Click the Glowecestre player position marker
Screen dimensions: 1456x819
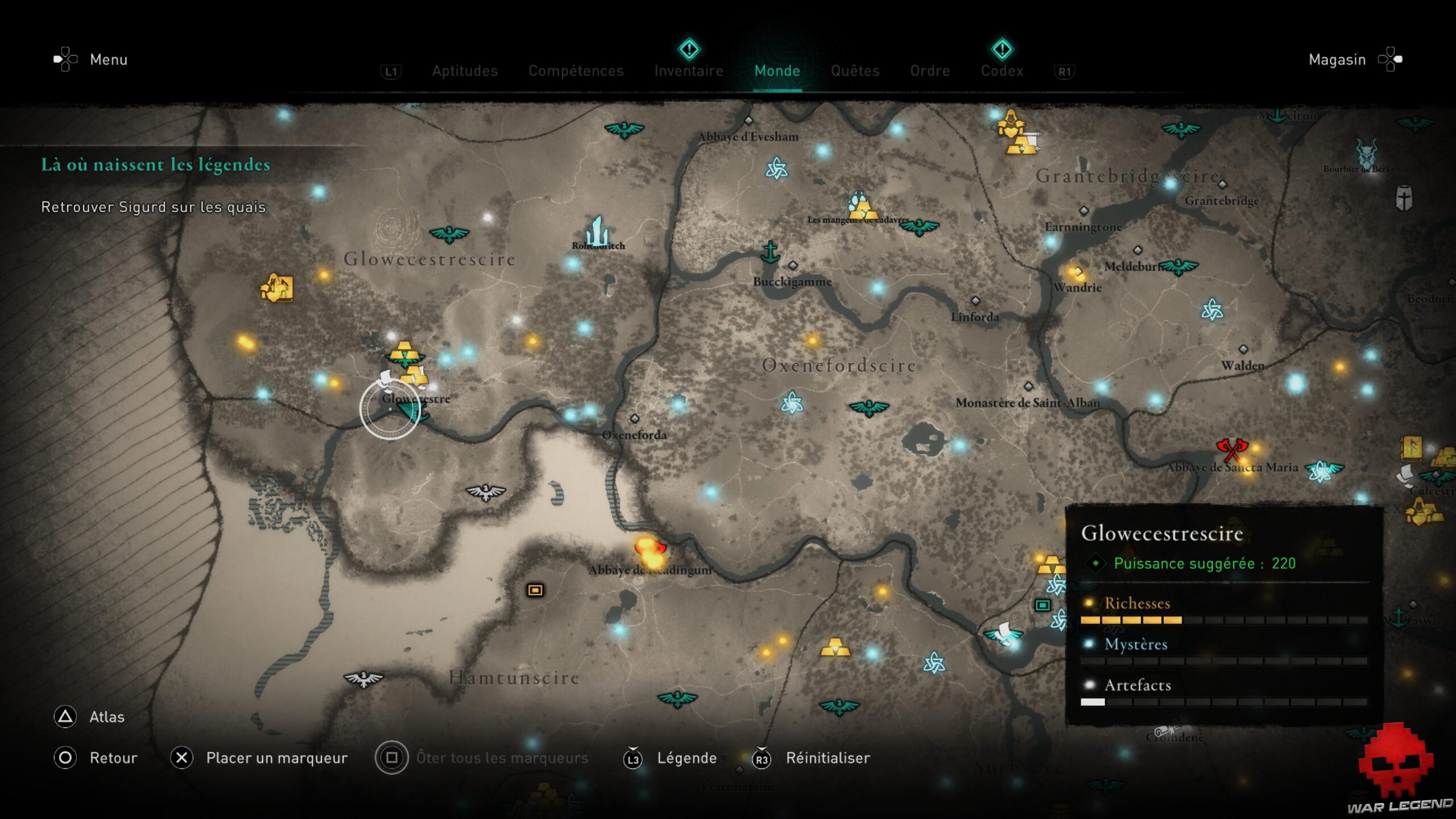(391, 408)
